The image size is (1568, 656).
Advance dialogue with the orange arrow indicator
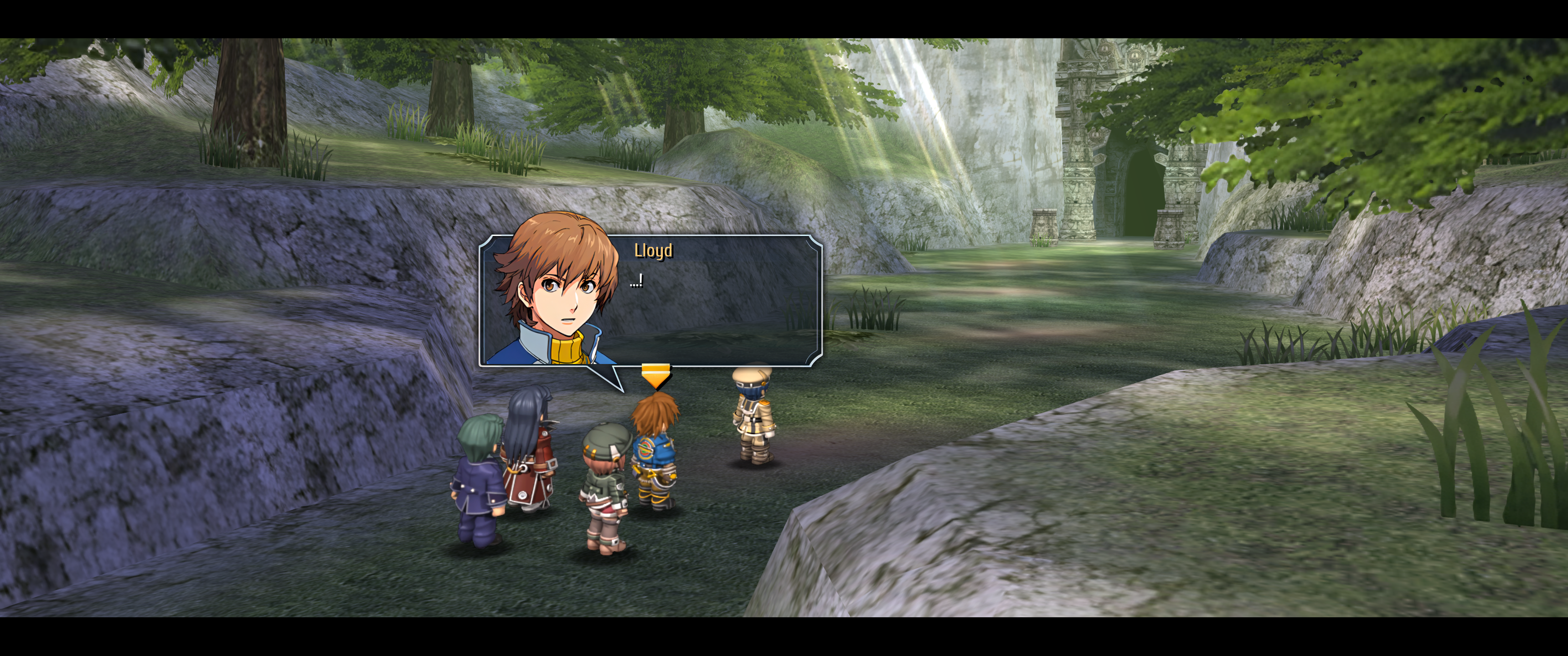[x=655, y=375]
